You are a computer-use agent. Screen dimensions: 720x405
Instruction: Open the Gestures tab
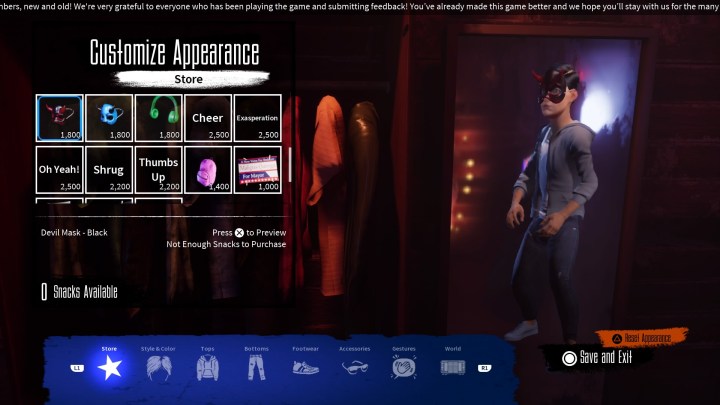(x=403, y=366)
